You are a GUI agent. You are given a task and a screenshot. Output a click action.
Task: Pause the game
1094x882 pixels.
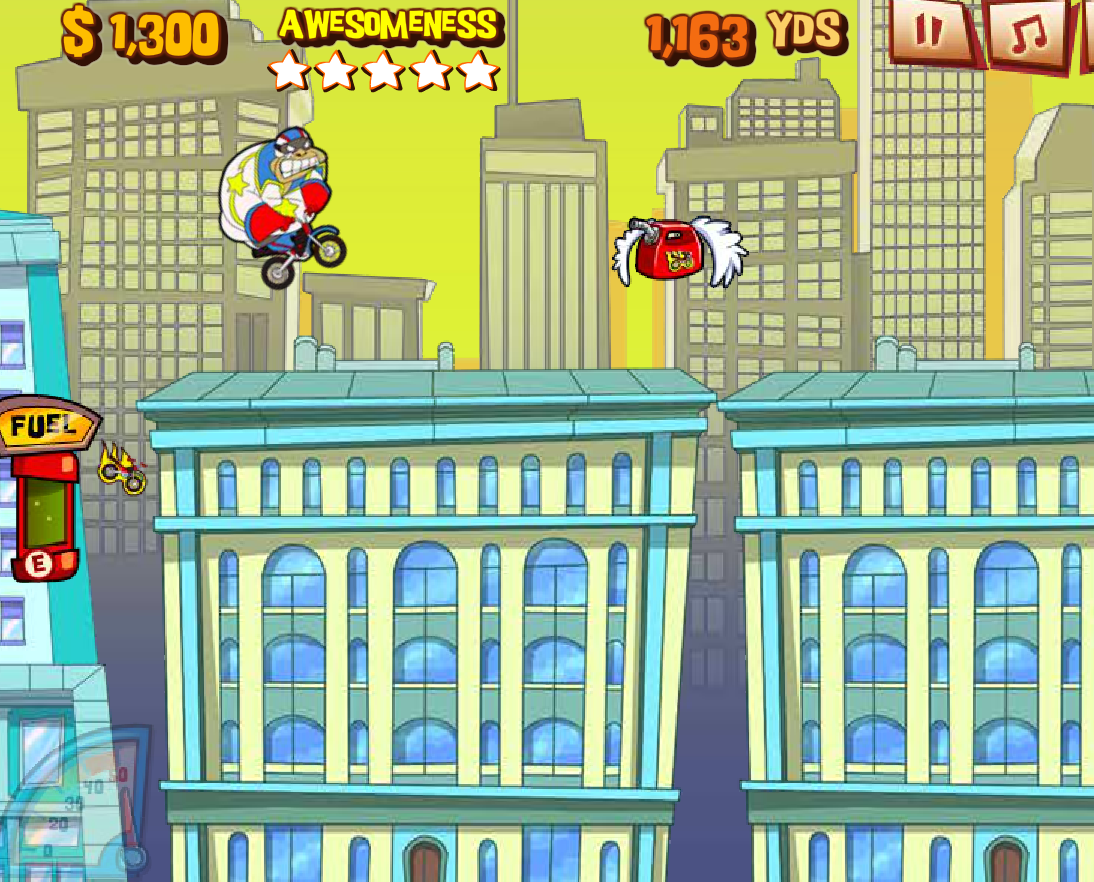(x=930, y=31)
